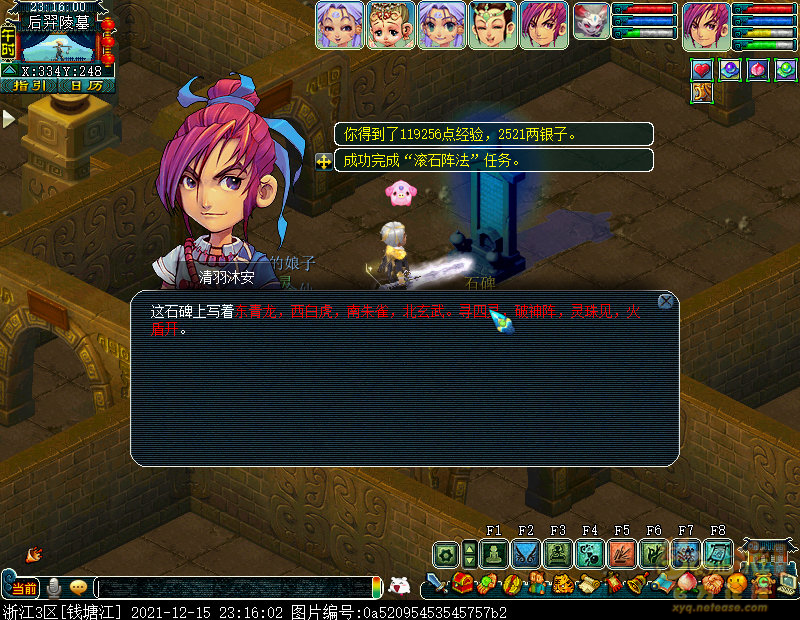Click the 后羿陵墓 minimap thumbnail

tap(58, 47)
